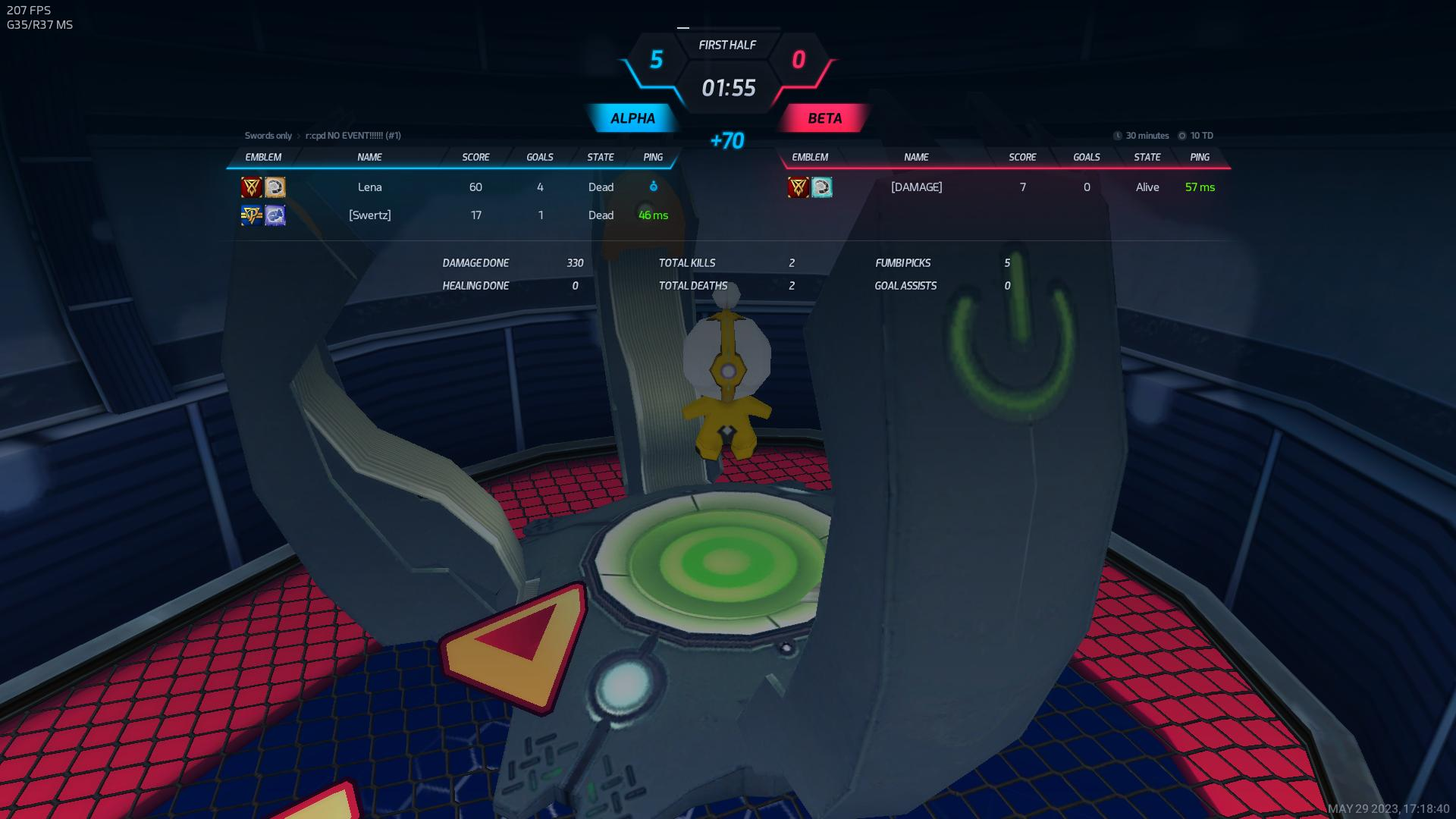Viewport: 1456px width, 819px height.
Task: Select Lena's row in the Alpha scoreboard
Action: 370,187
